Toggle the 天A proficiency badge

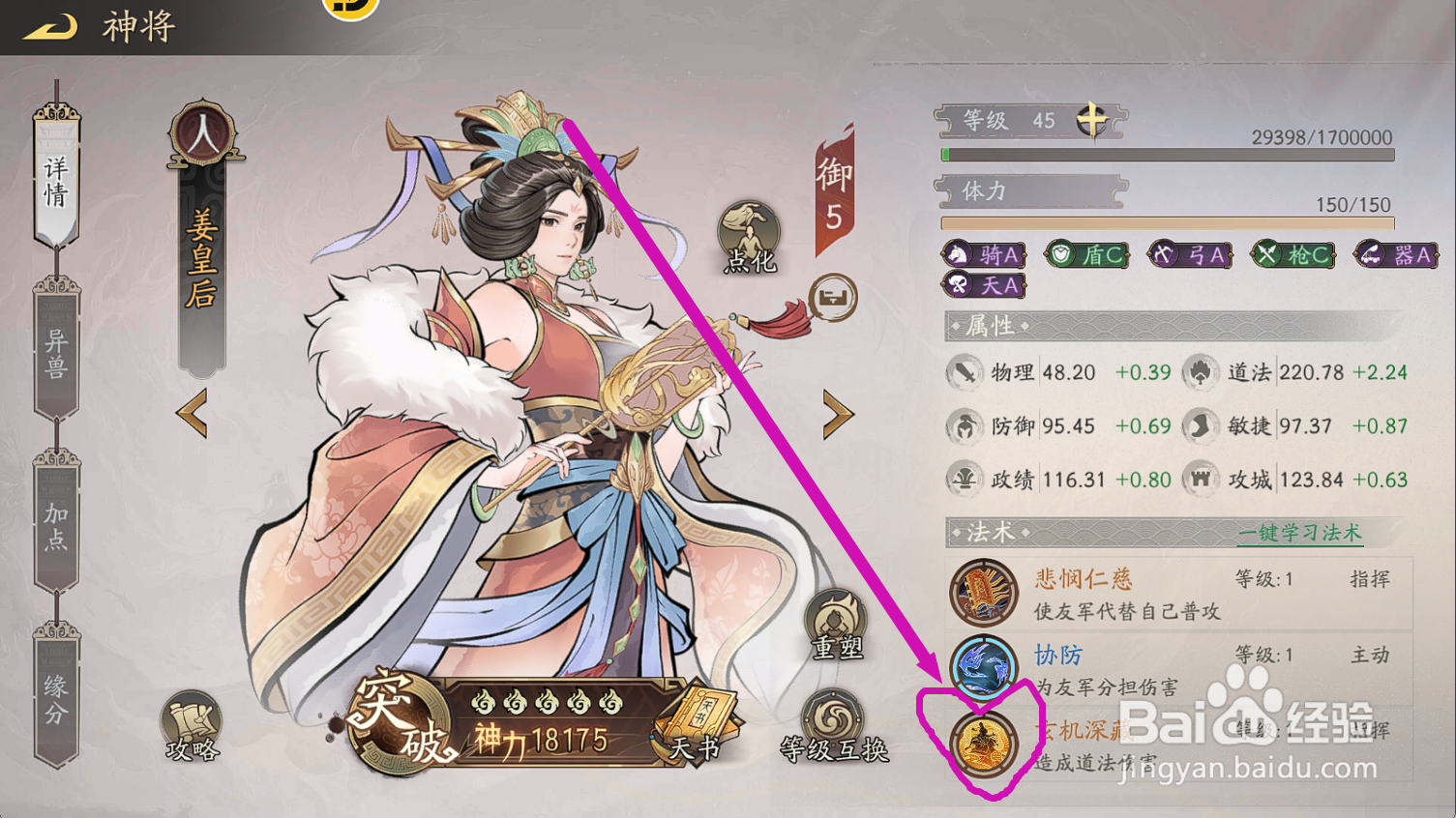click(x=983, y=284)
